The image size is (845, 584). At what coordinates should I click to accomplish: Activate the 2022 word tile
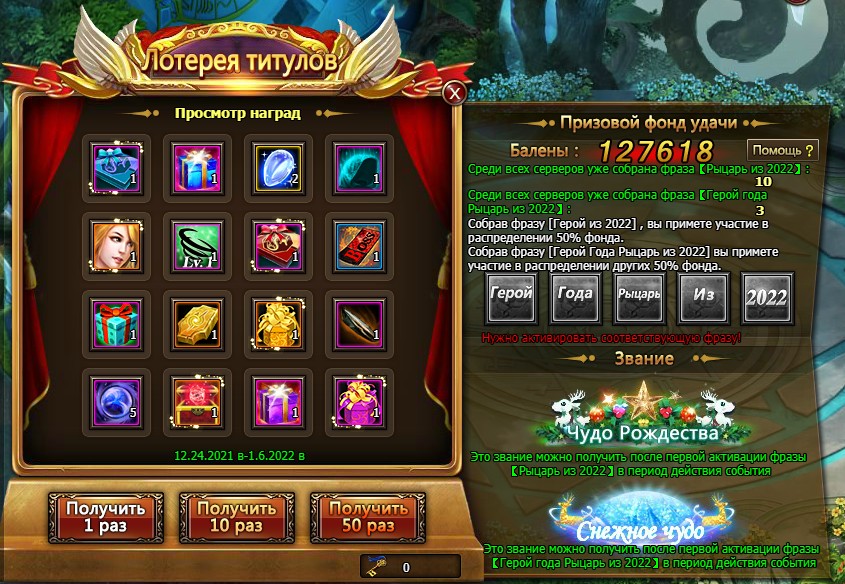pyautogui.click(x=768, y=297)
